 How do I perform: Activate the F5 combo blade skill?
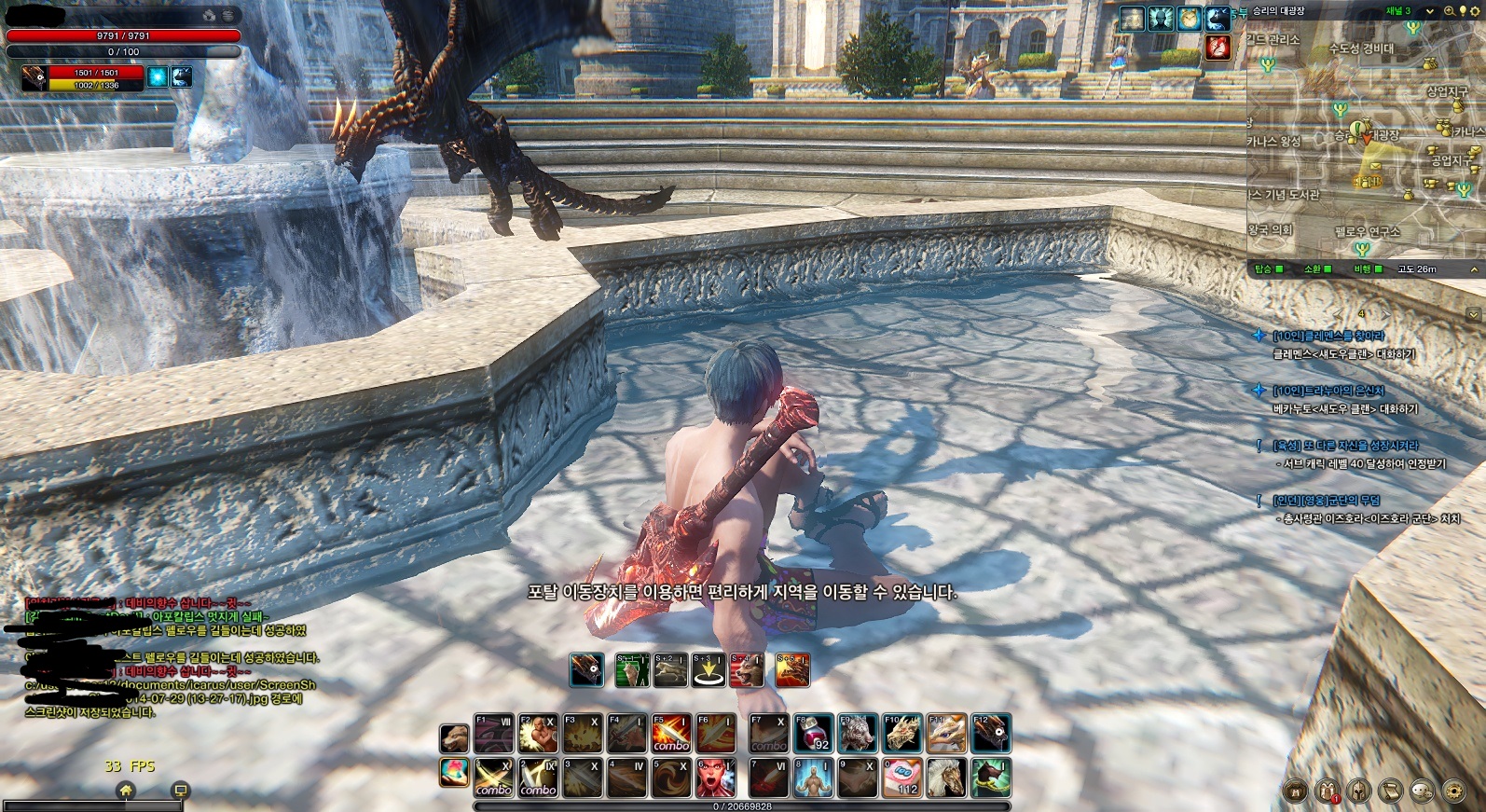(670, 734)
